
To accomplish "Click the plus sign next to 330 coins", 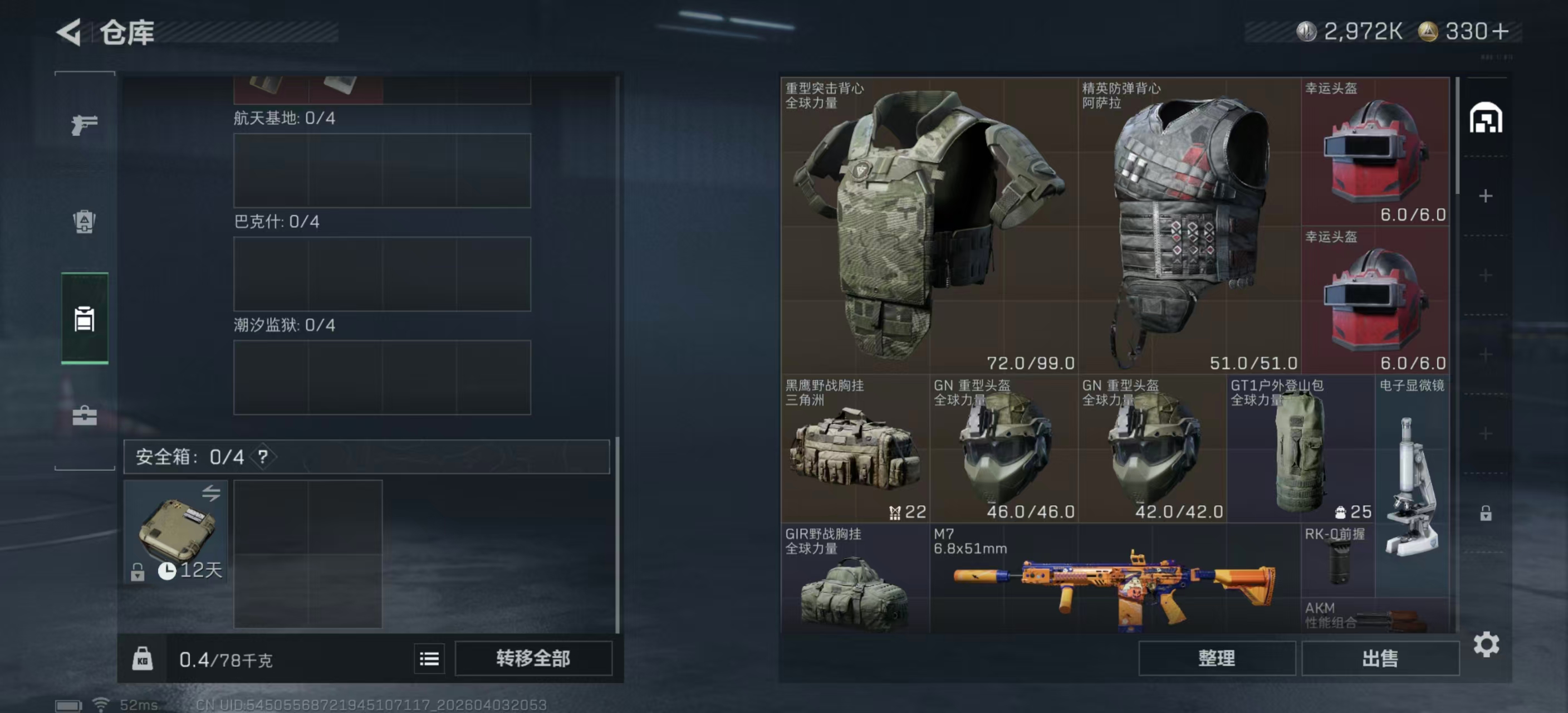I will click(x=1501, y=32).
